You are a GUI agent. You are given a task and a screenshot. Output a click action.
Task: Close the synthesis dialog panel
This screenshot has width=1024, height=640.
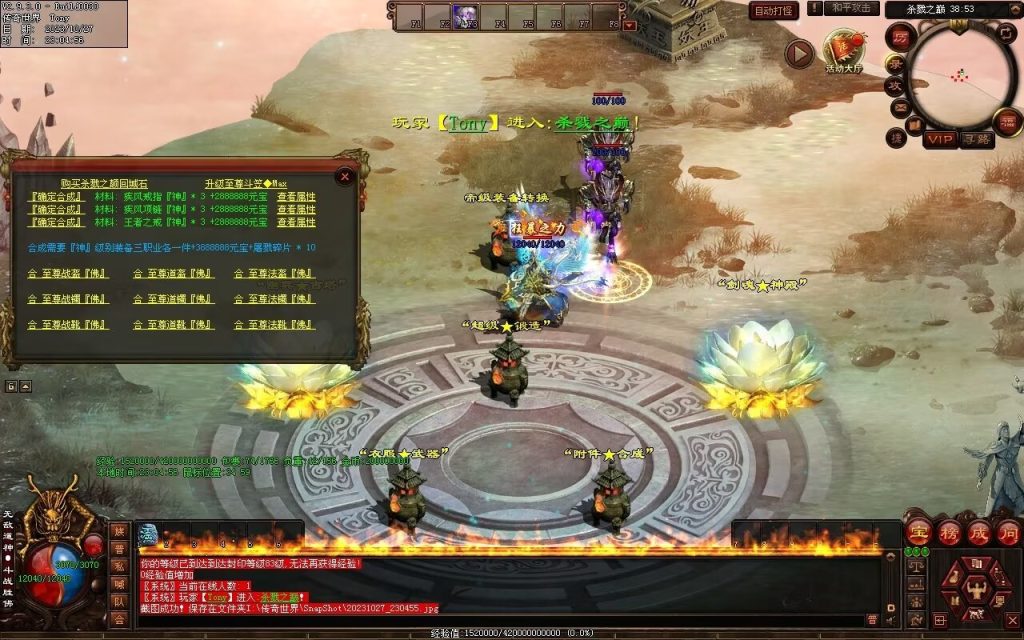pos(345,177)
